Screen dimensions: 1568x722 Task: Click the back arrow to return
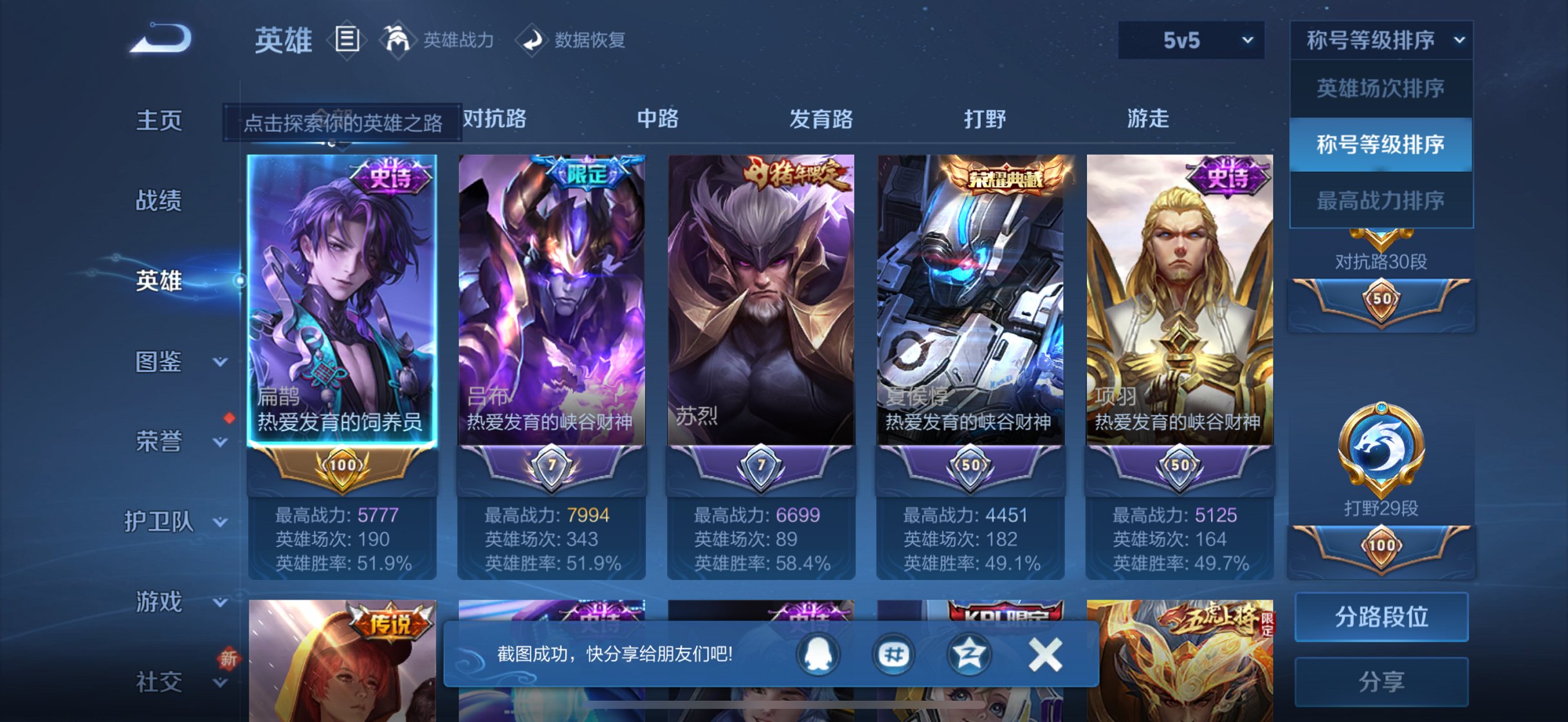tap(160, 39)
